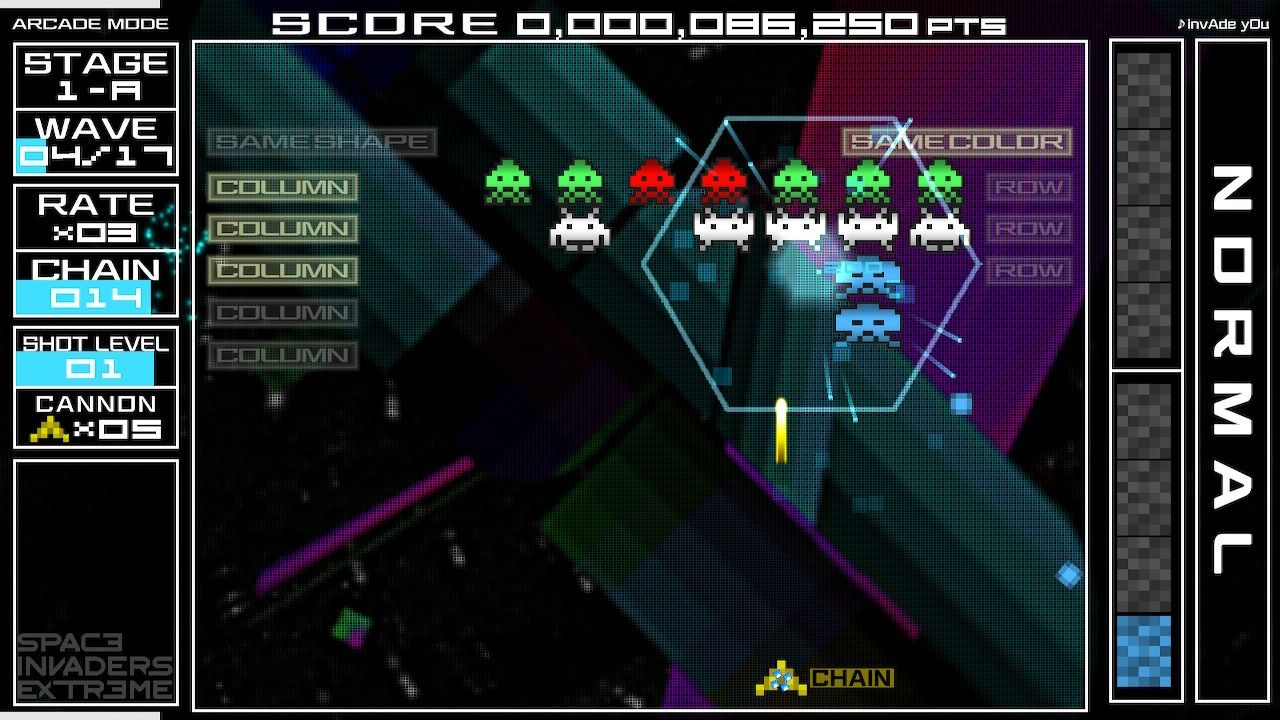Switch to ARCADE MODE header

88,22
